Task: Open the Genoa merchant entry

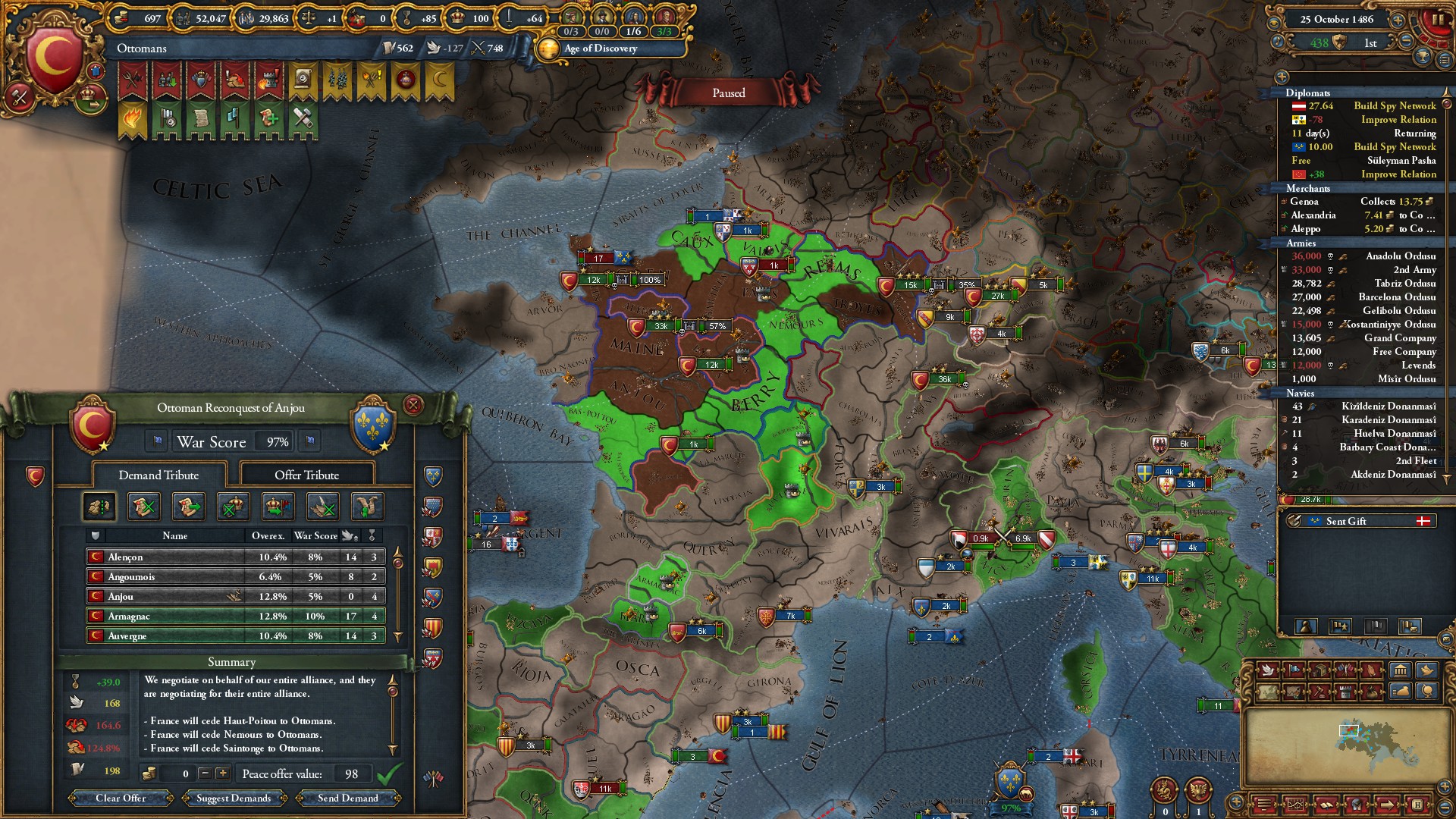Action: [1304, 202]
